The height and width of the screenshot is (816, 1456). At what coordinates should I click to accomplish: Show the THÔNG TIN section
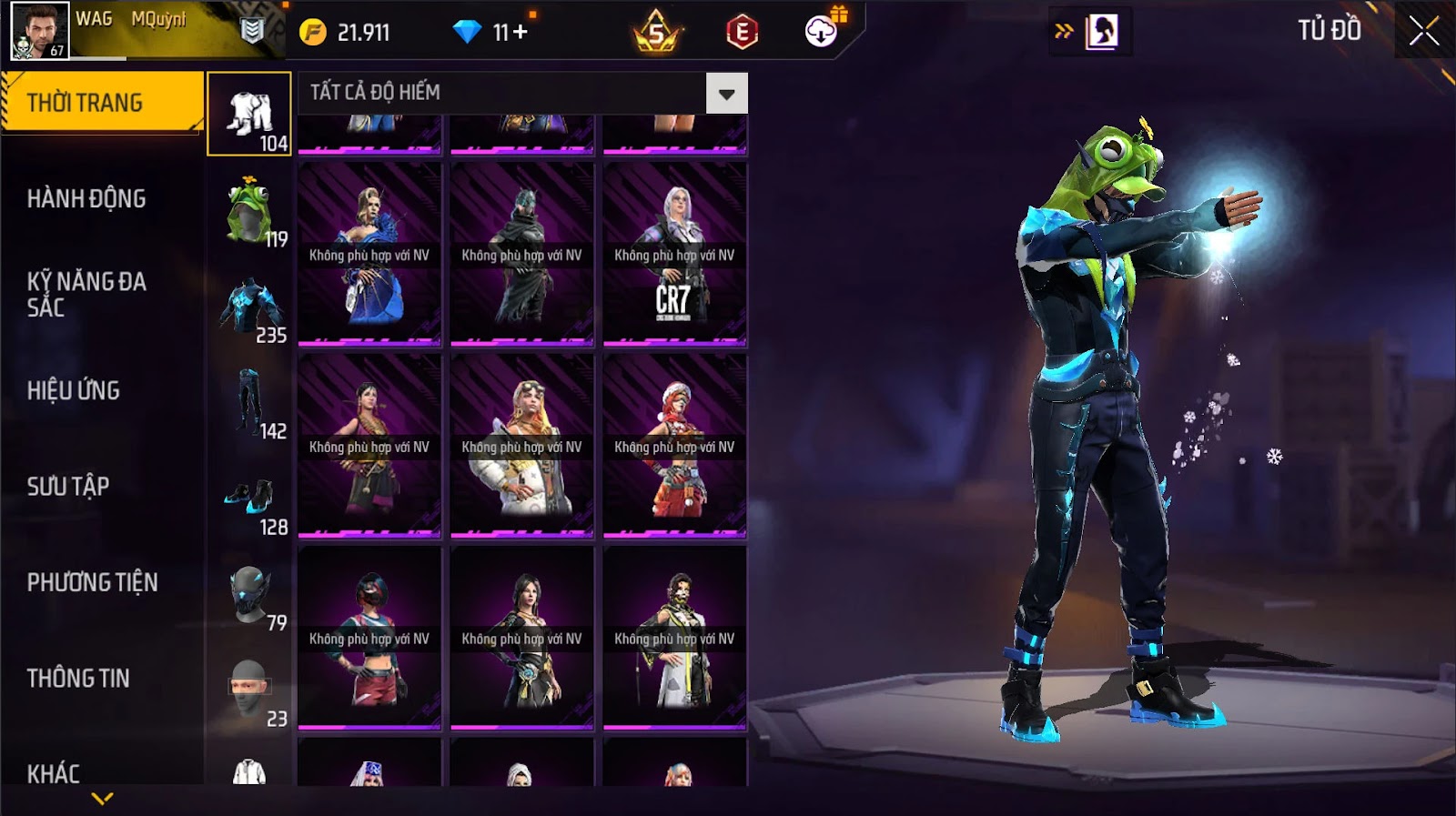[78, 678]
